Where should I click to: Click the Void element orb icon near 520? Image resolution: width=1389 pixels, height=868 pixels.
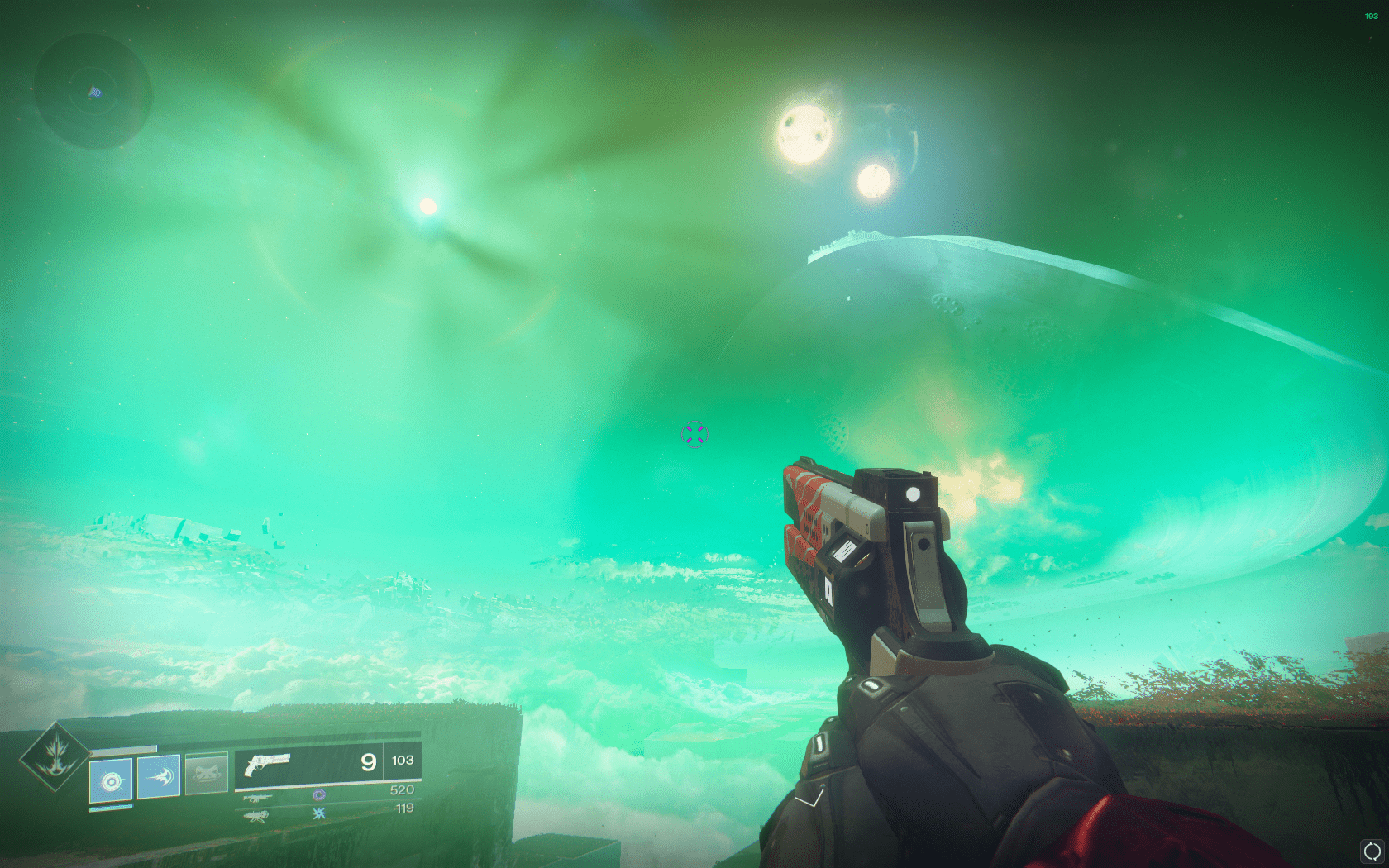click(x=321, y=794)
